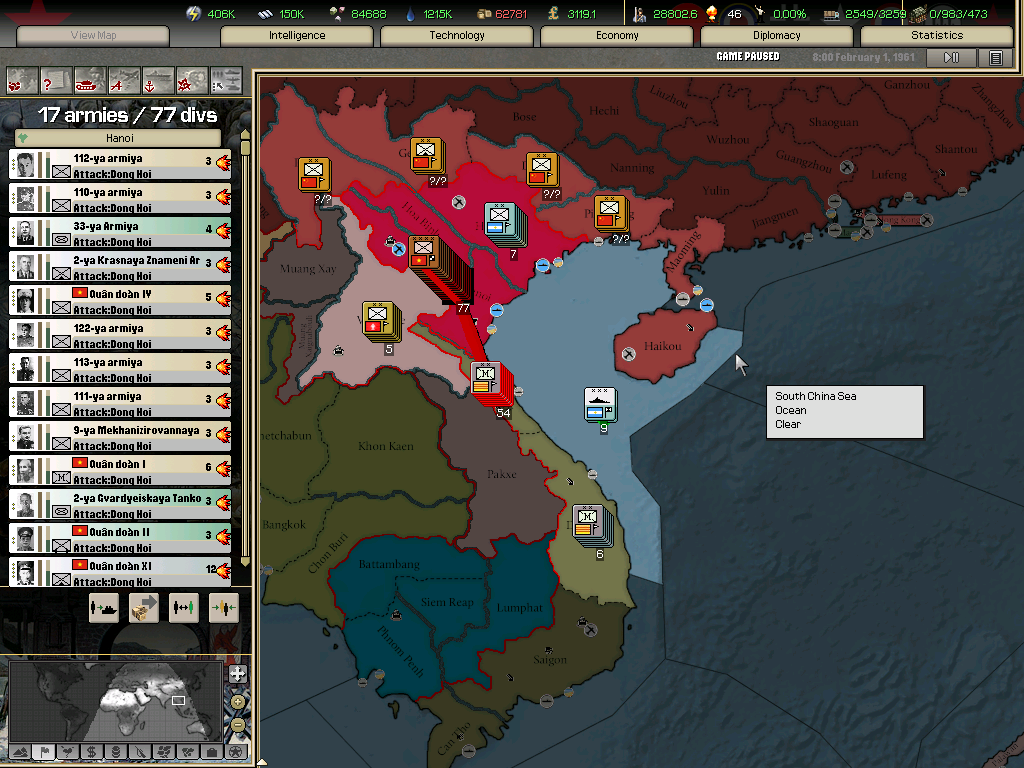
Task: Open the land units tank icon
Action: pos(89,79)
